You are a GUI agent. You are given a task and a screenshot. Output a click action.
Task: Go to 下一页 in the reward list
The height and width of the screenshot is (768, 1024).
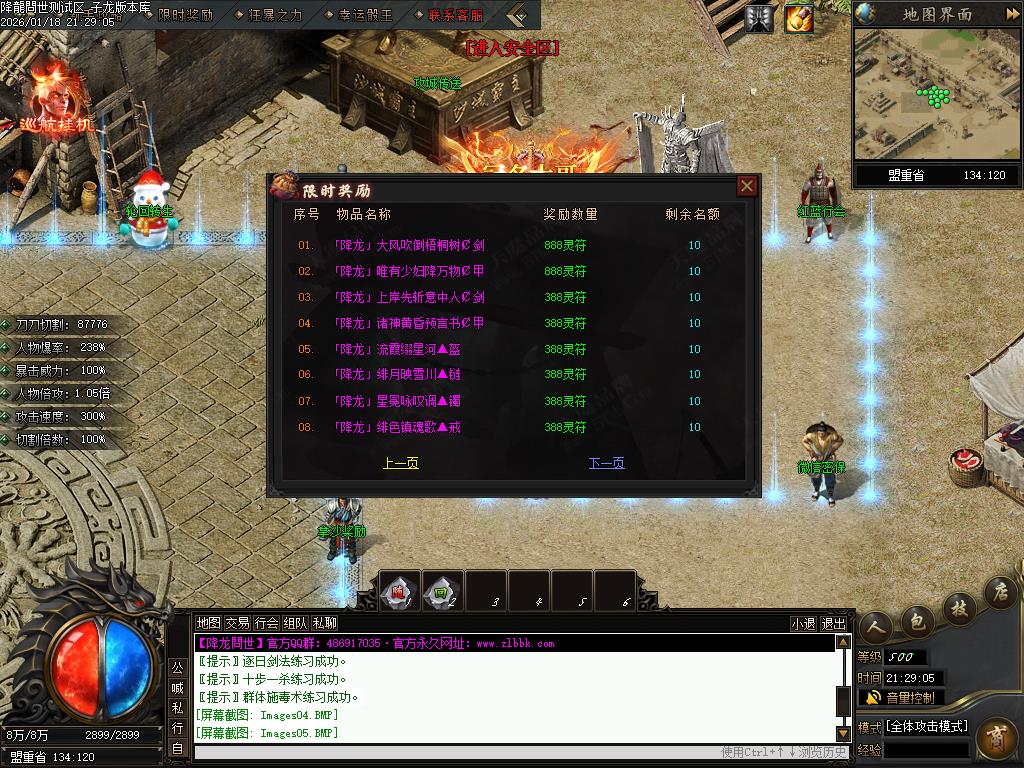[x=606, y=463]
